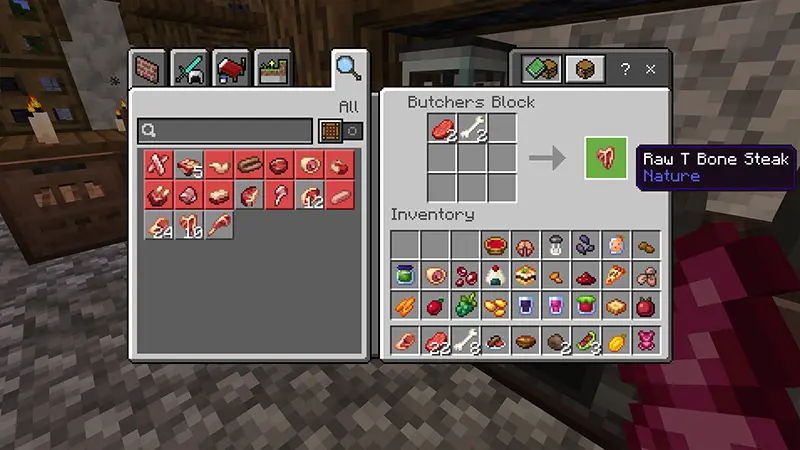This screenshot has height=450, width=800.
Task: Close the Butchers Block window
Action: tap(651, 69)
